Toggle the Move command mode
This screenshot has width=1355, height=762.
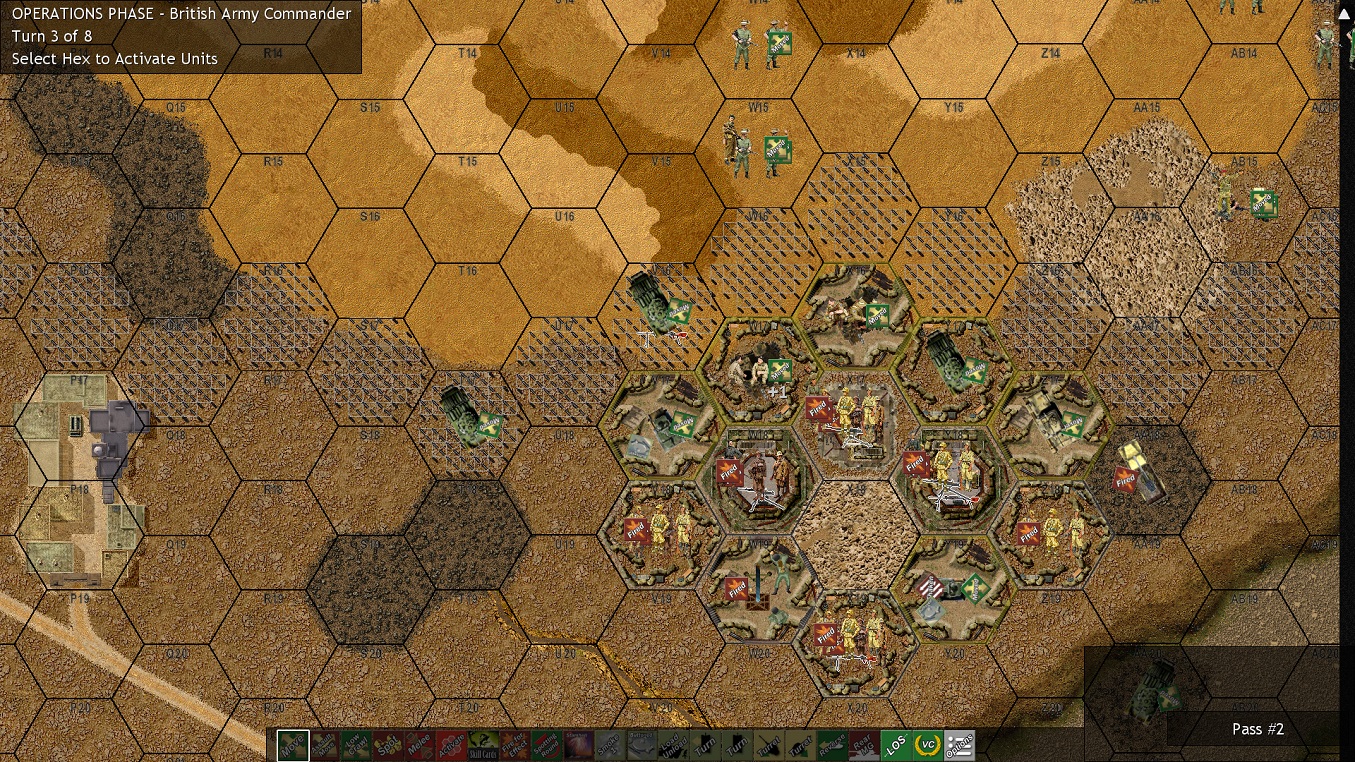[x=293, y=745]
